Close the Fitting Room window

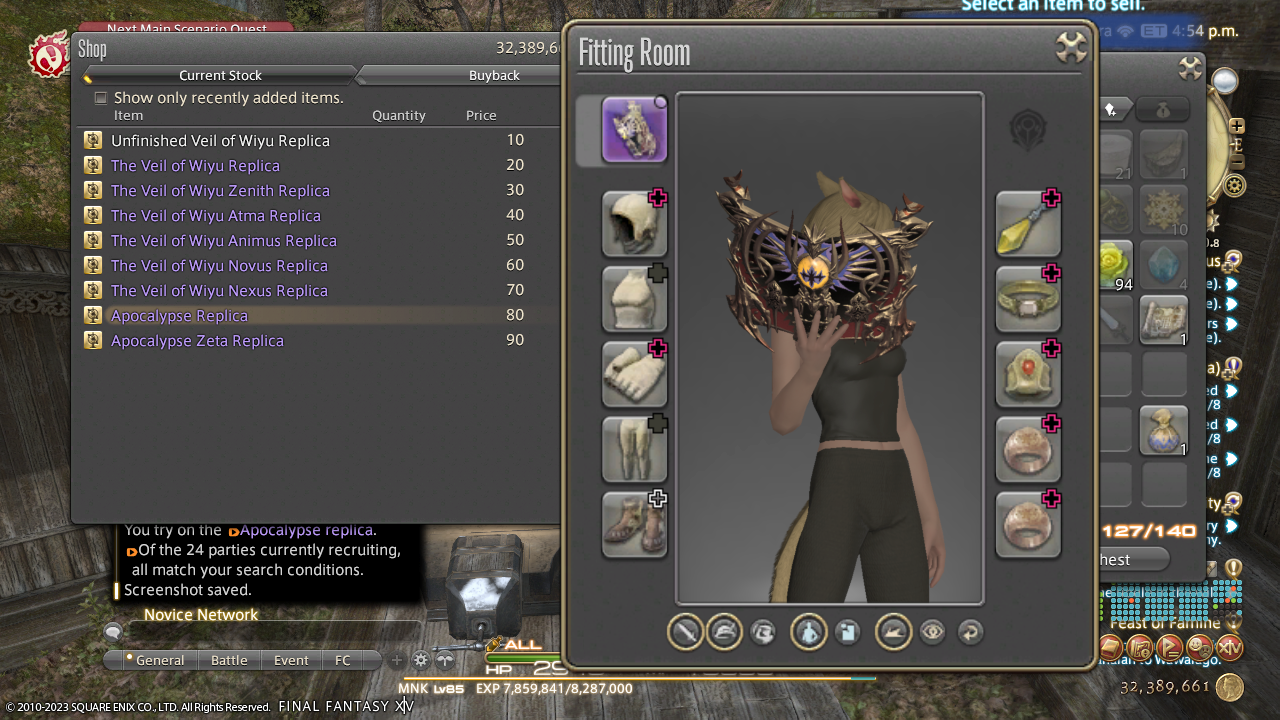(x=1071, y=48)
